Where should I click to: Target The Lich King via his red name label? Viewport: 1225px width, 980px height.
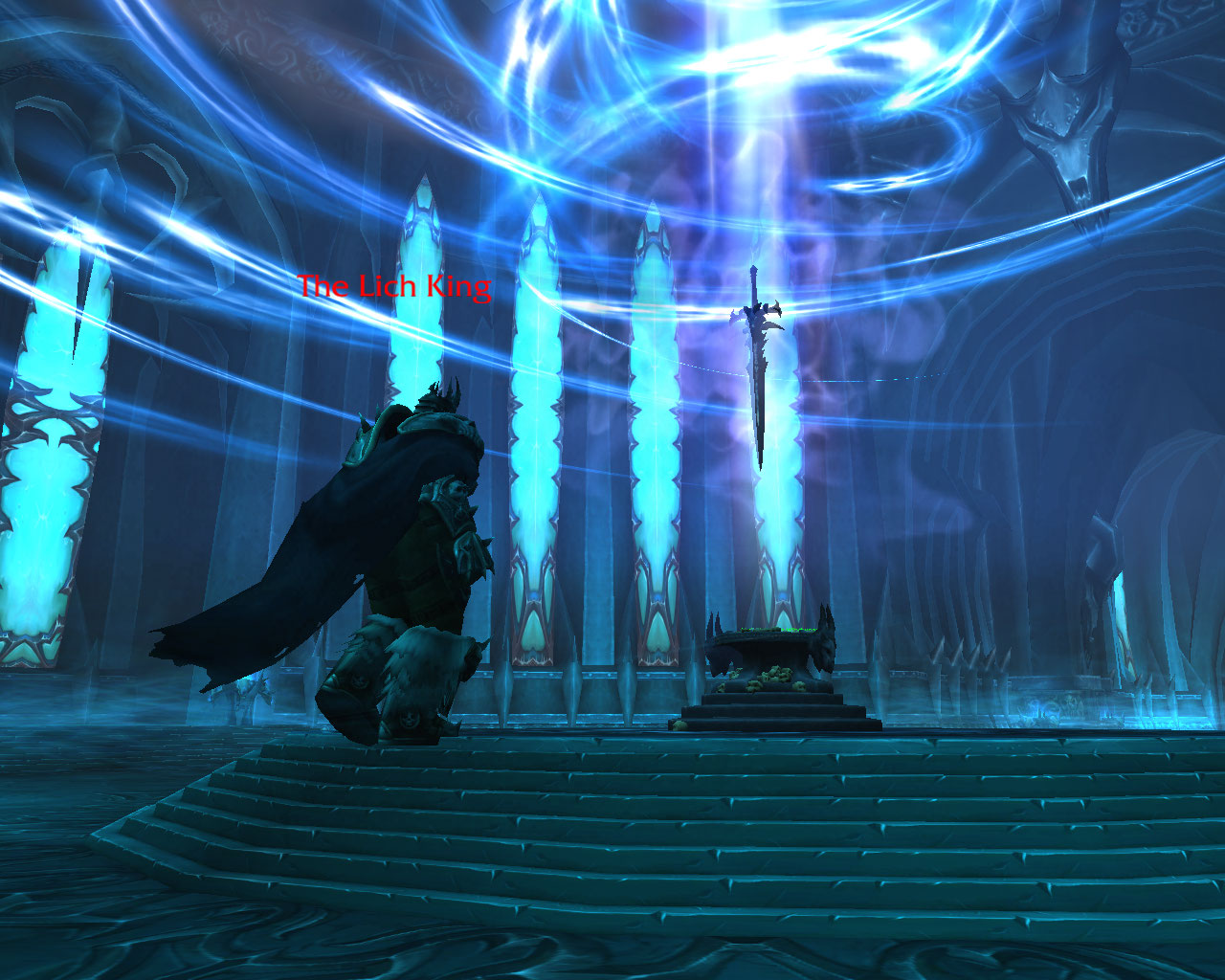coord(394,286)
